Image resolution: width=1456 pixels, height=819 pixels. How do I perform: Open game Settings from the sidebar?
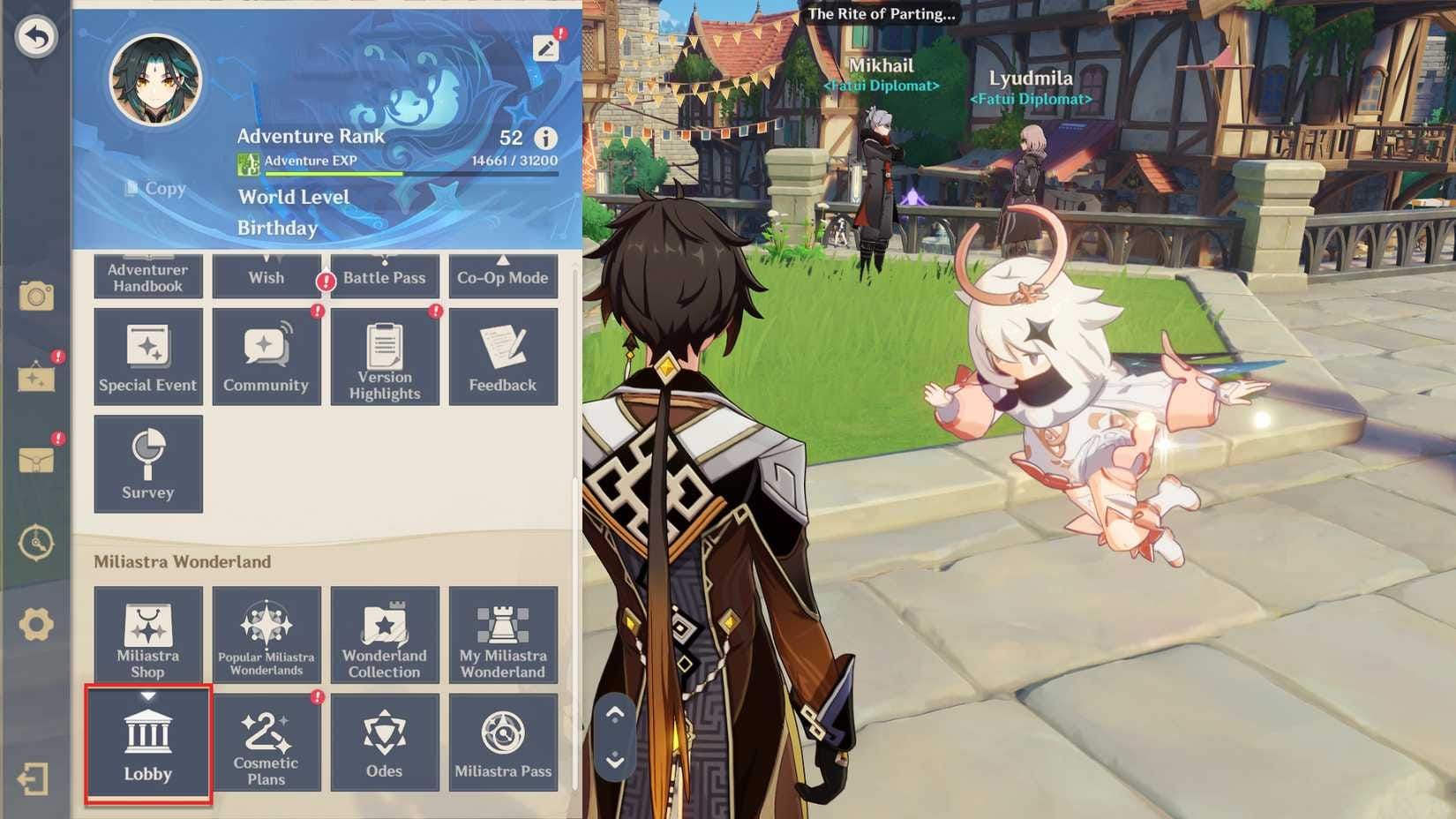coord(34,622)
